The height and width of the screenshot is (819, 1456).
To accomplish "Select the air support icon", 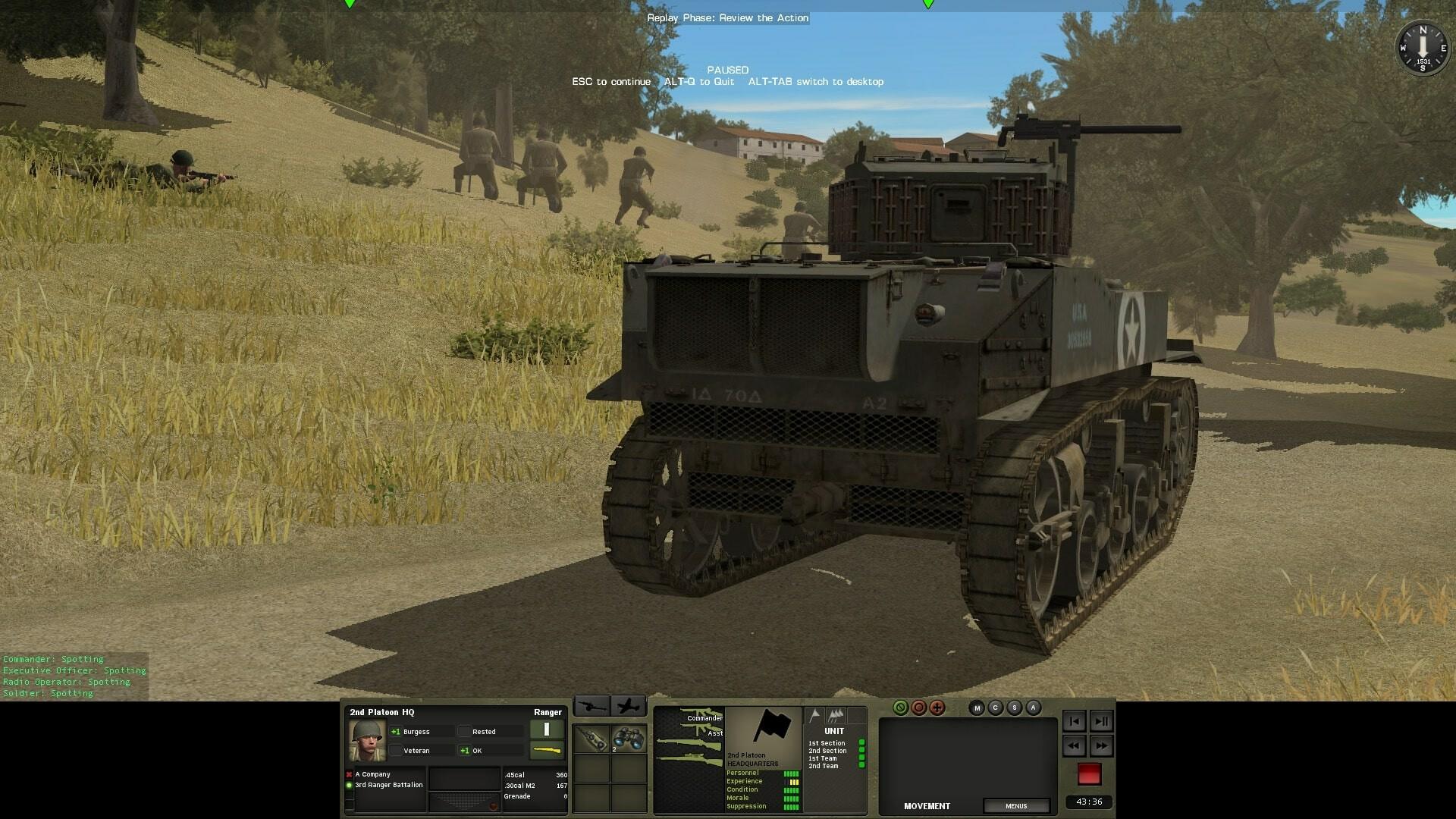I will [x=629, y=705].
